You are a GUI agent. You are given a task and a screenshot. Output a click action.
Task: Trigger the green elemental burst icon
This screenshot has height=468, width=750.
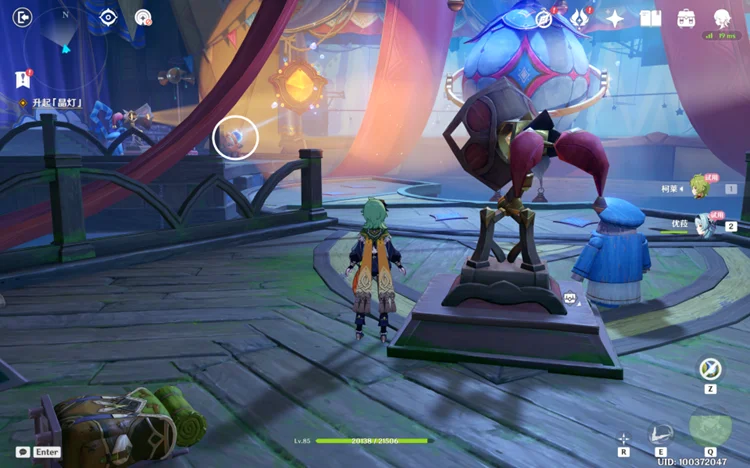pyautogui.click(x=710, y=427)
